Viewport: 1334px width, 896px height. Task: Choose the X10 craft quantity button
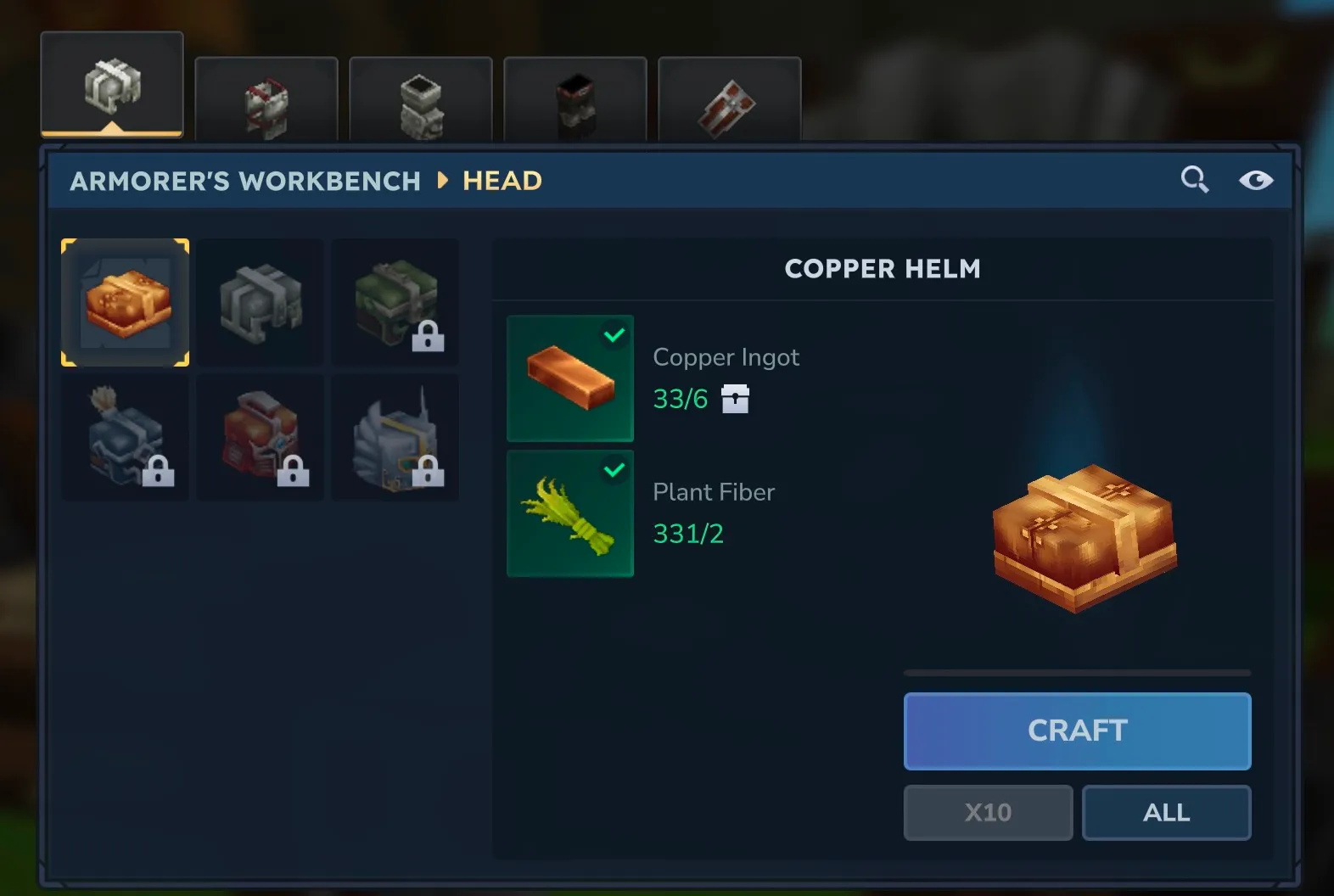[988, 812]
